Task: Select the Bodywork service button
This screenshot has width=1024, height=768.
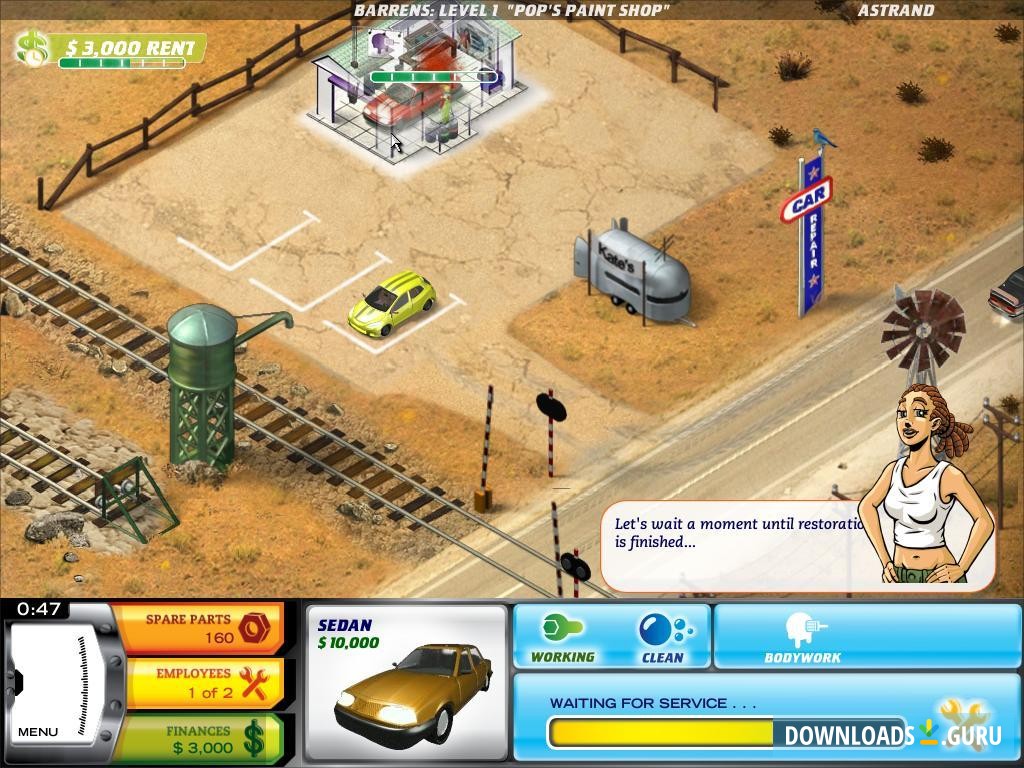Action: (x=803, y=637)
